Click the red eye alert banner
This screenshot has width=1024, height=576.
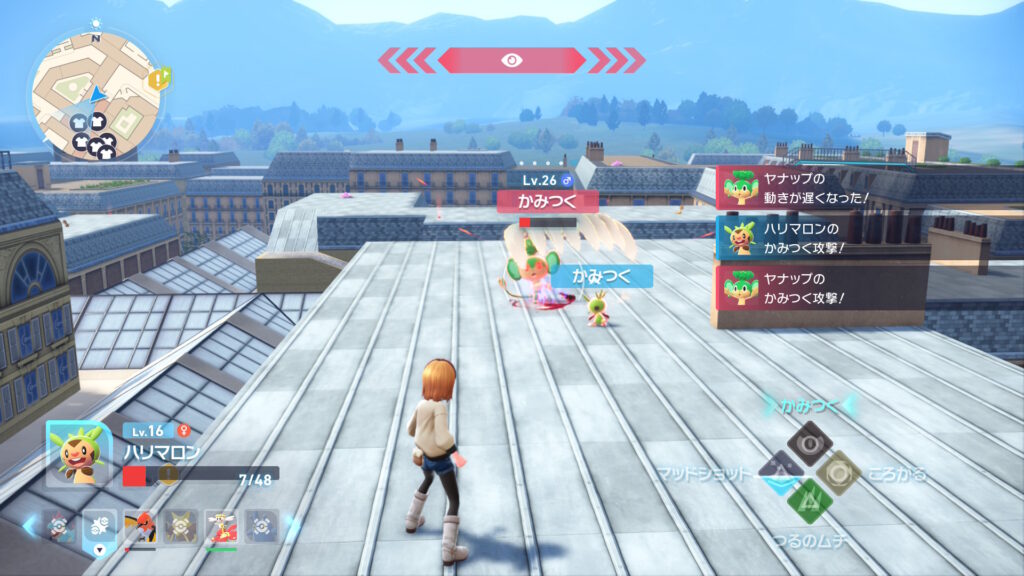coord(510,60)
